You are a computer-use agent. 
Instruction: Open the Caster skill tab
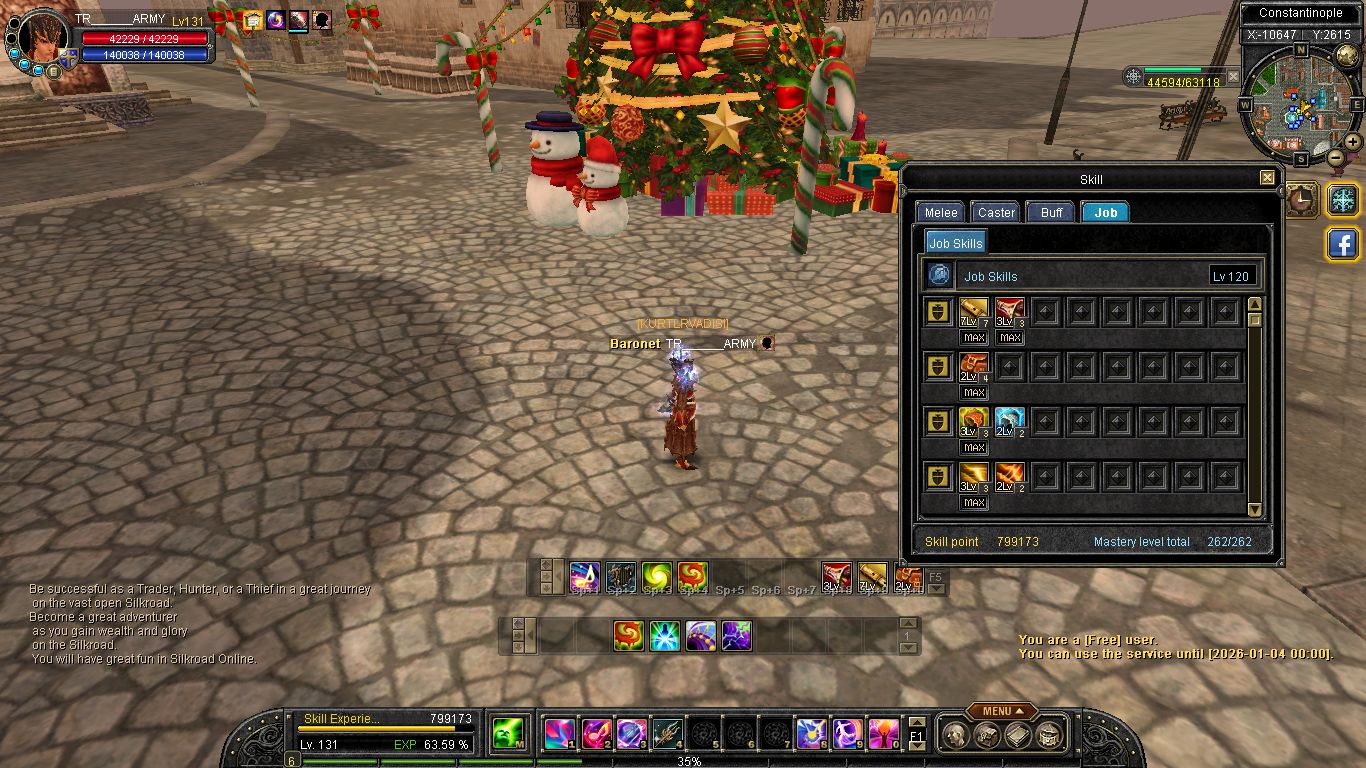[996, 212]
